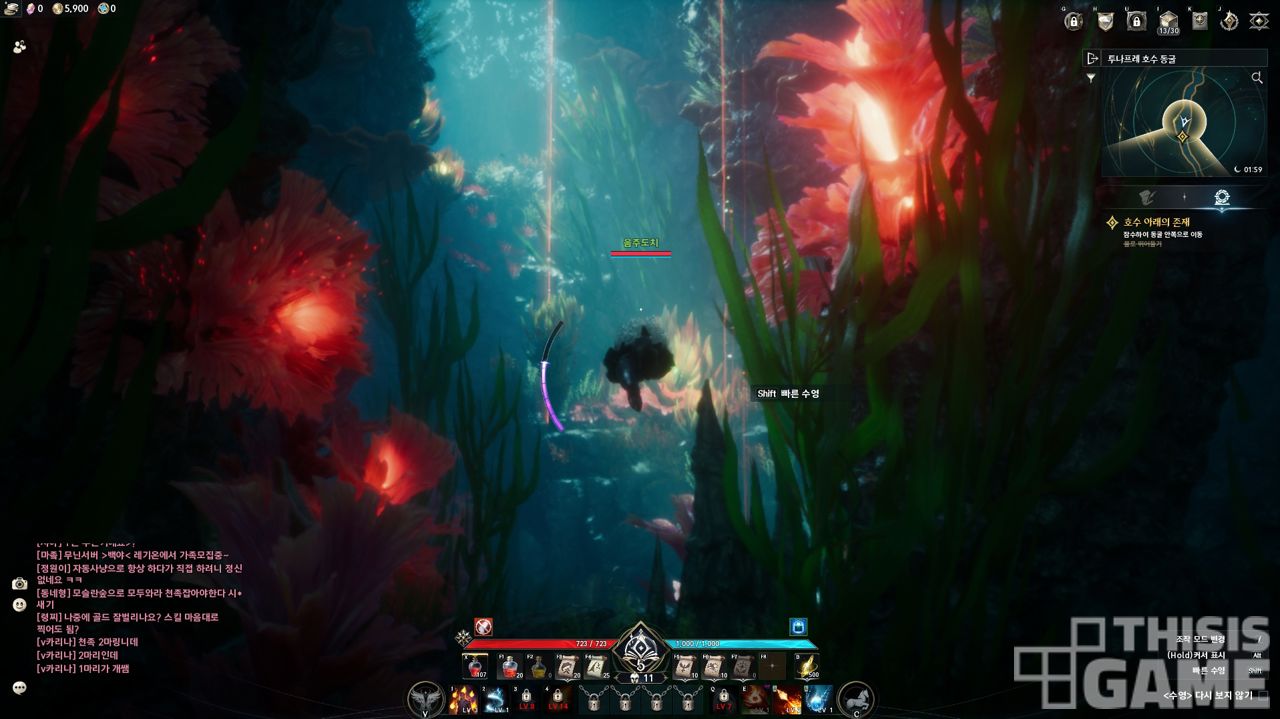Open the chat speech bubble button

[x=19, y=687]
